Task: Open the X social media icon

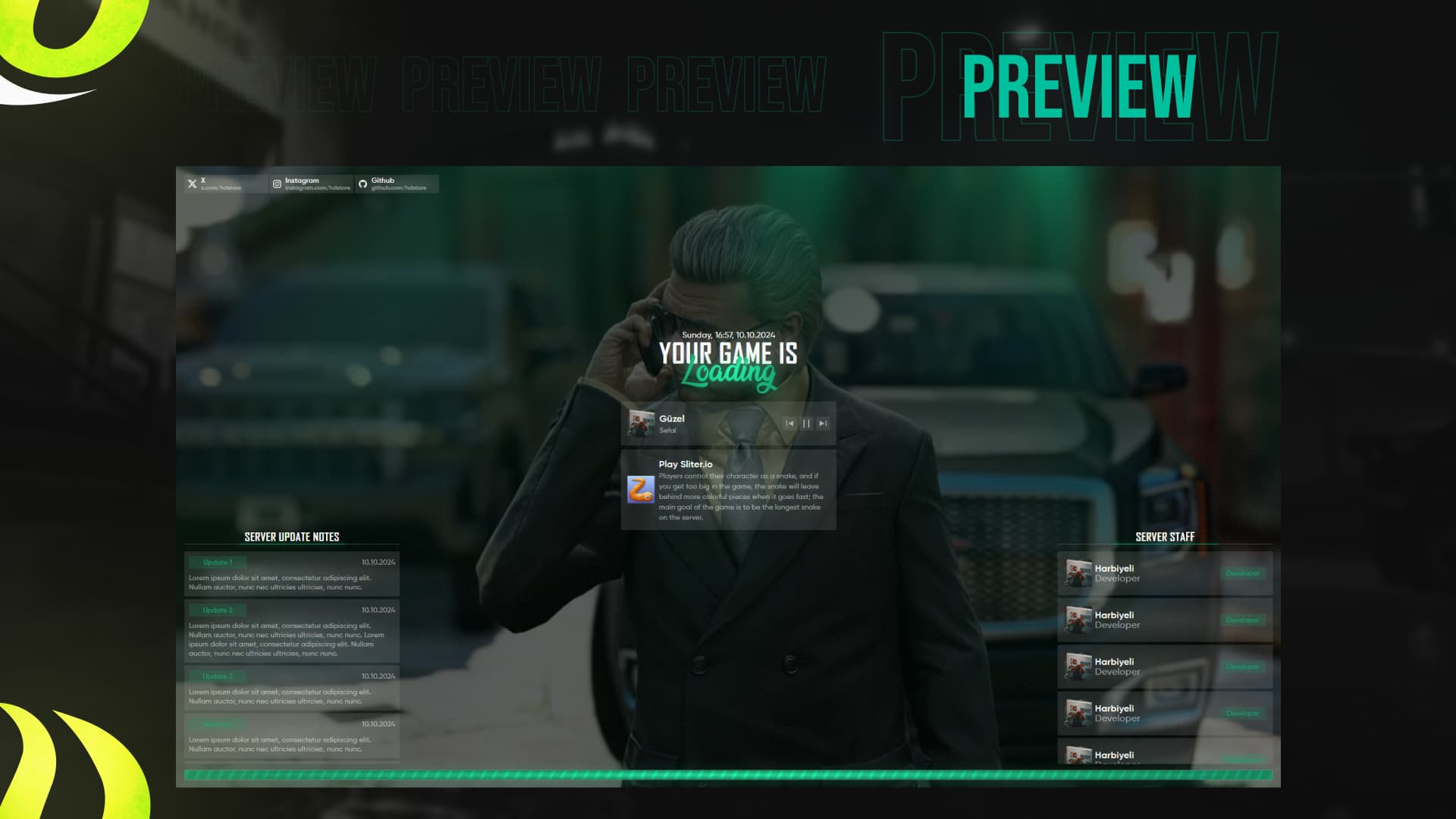Action: pos(193,182)
